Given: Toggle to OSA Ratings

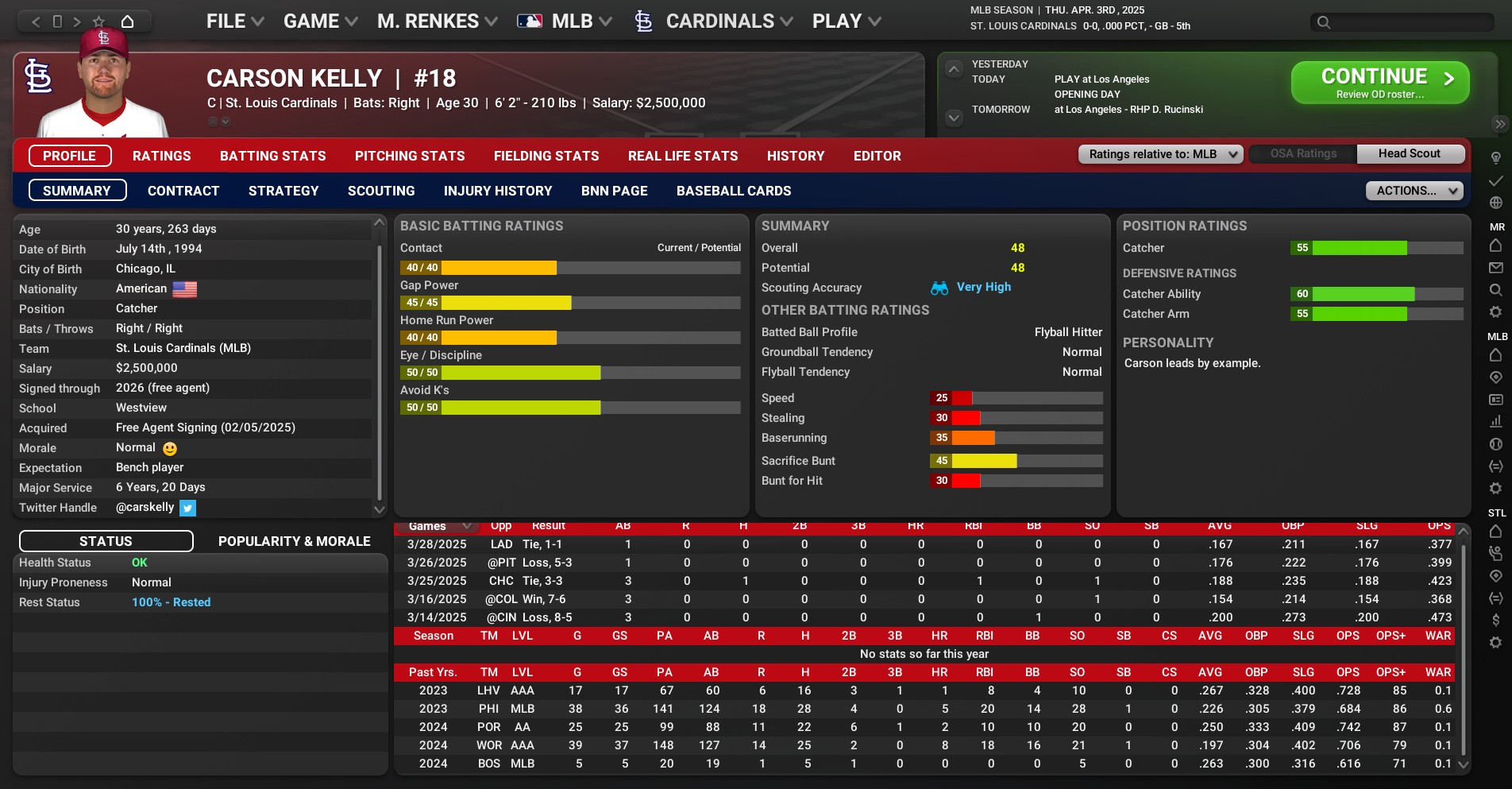Looking at the screenshot, I should click(x=1303, y=154).
